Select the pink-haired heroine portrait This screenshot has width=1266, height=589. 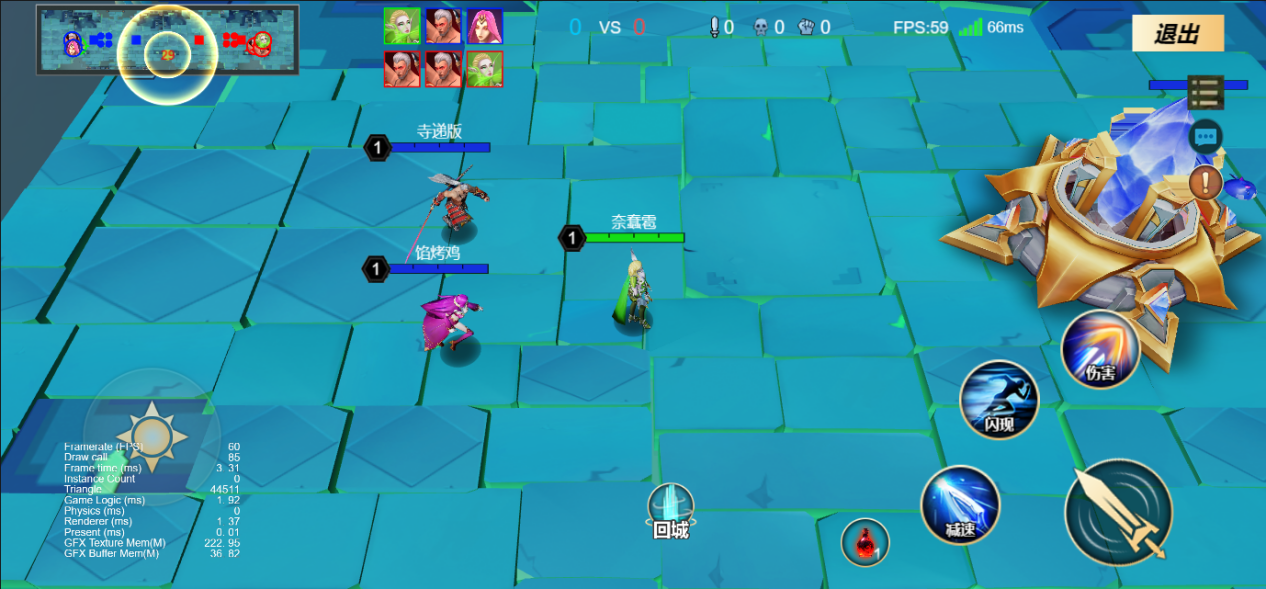click(x=485, y=26)
